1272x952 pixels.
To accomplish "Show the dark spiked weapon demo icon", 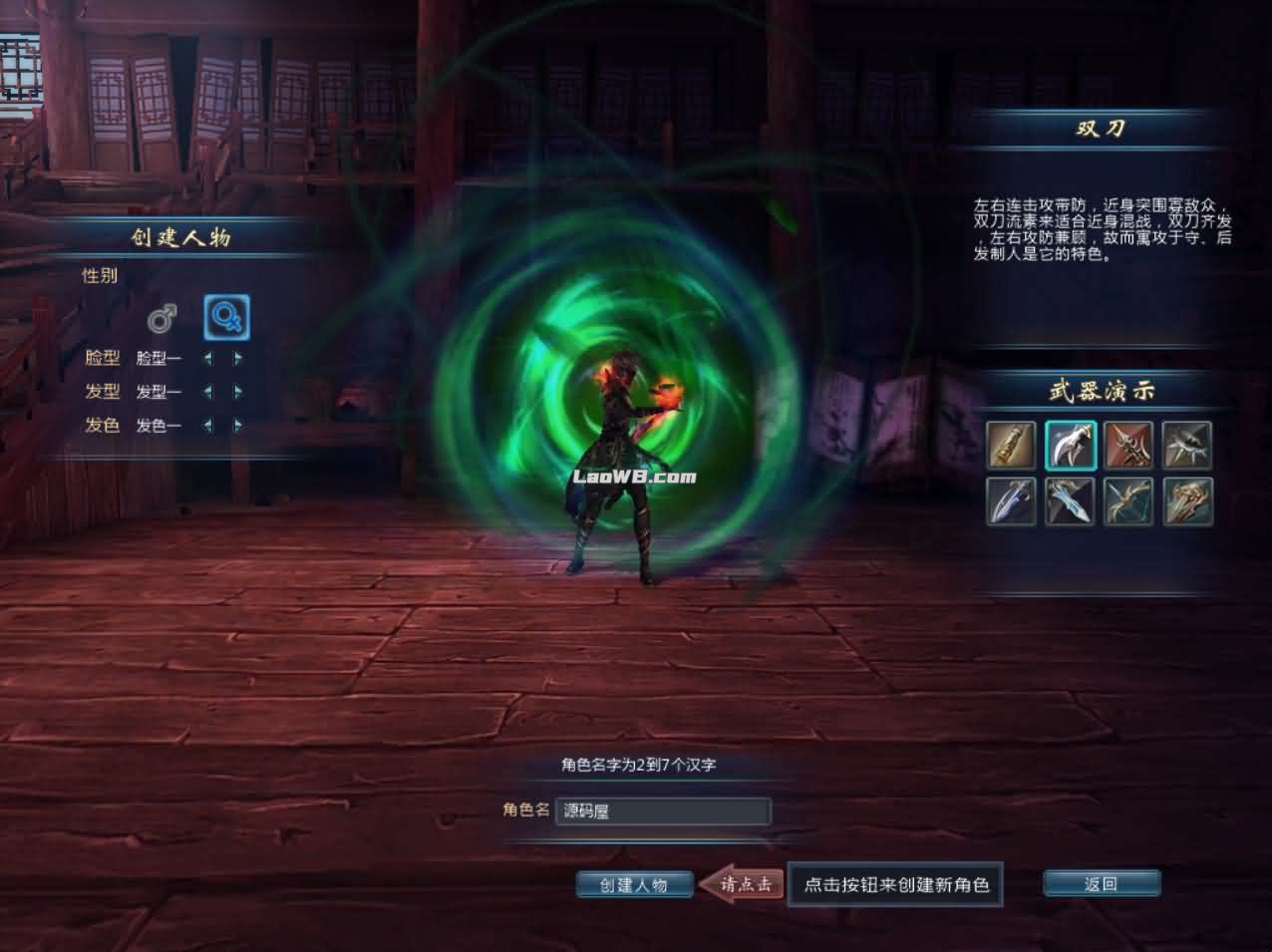I will [x=1187, y=445].
